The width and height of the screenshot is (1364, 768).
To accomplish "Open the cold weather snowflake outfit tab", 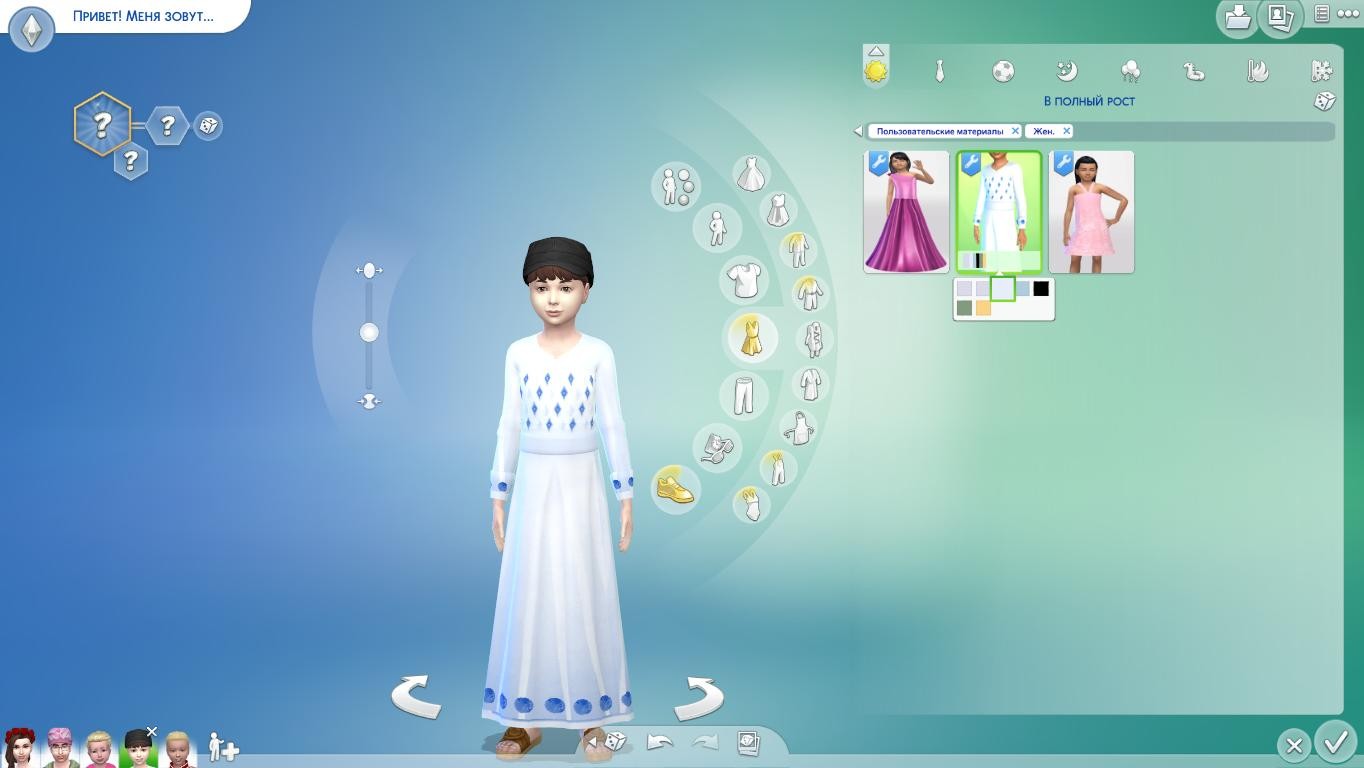I will 1322,71.
